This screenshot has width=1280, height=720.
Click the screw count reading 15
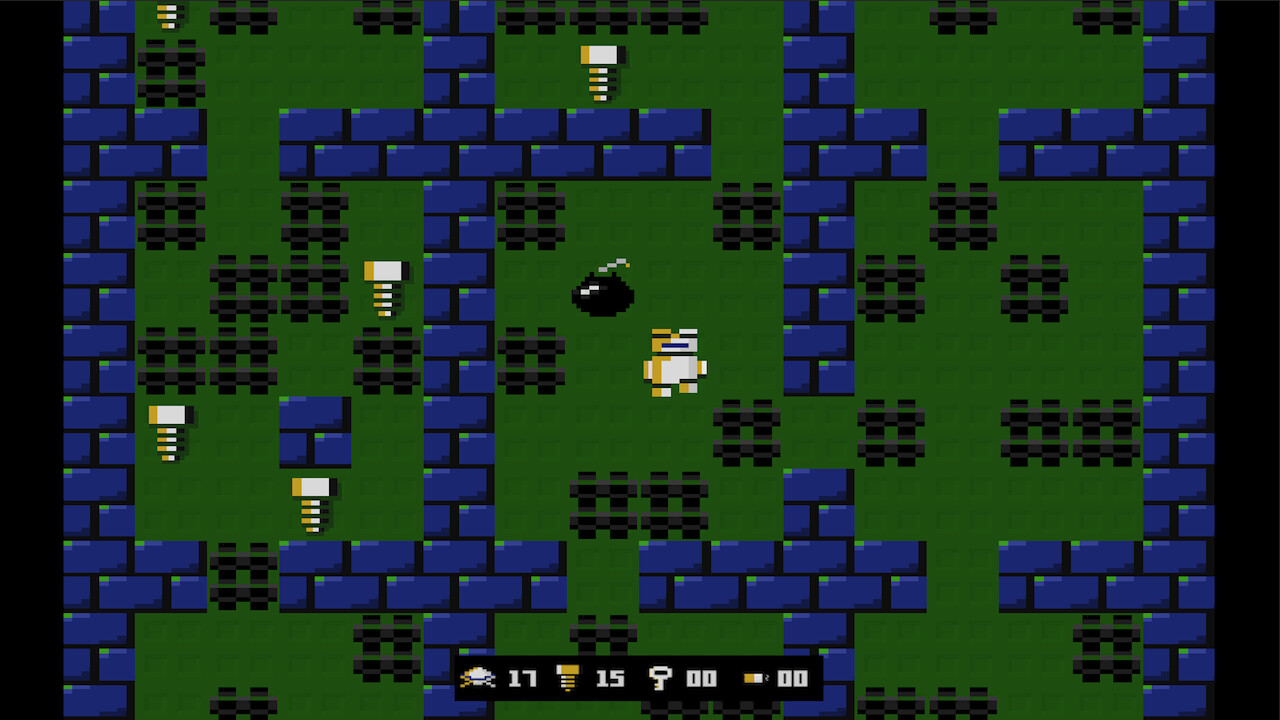click(x=610, y=679)
